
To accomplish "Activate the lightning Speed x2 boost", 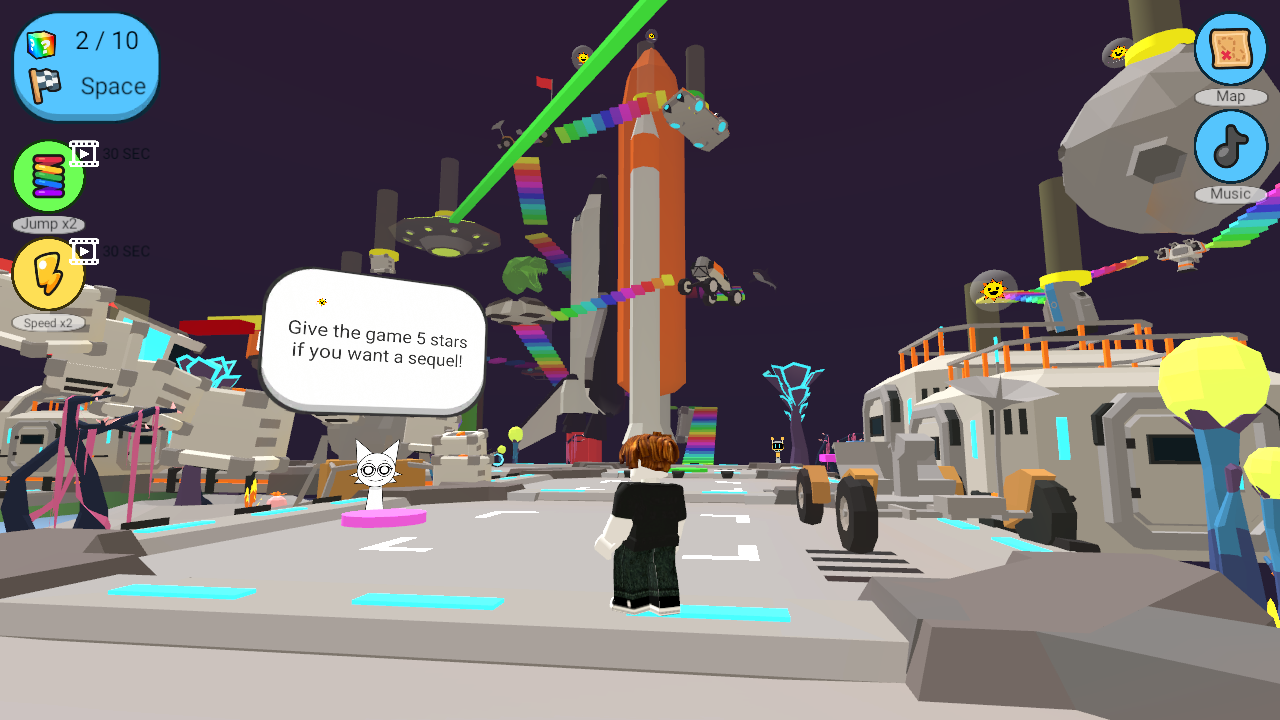I will (x=47, y=274).
